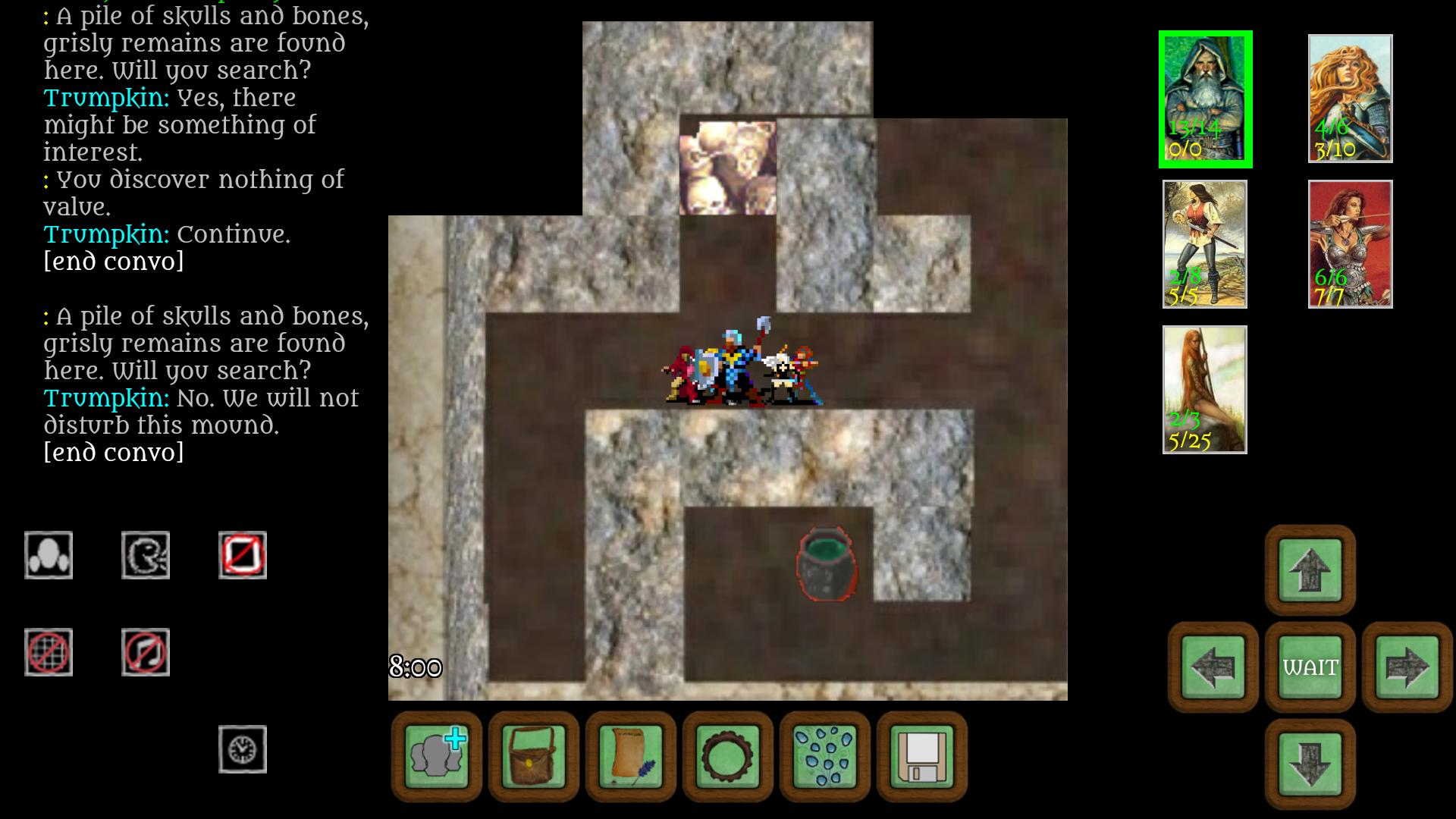Open the clock time display
The height and width of the screenshot is (819, 1456).
pyautogui.click(x=243, y=748)
